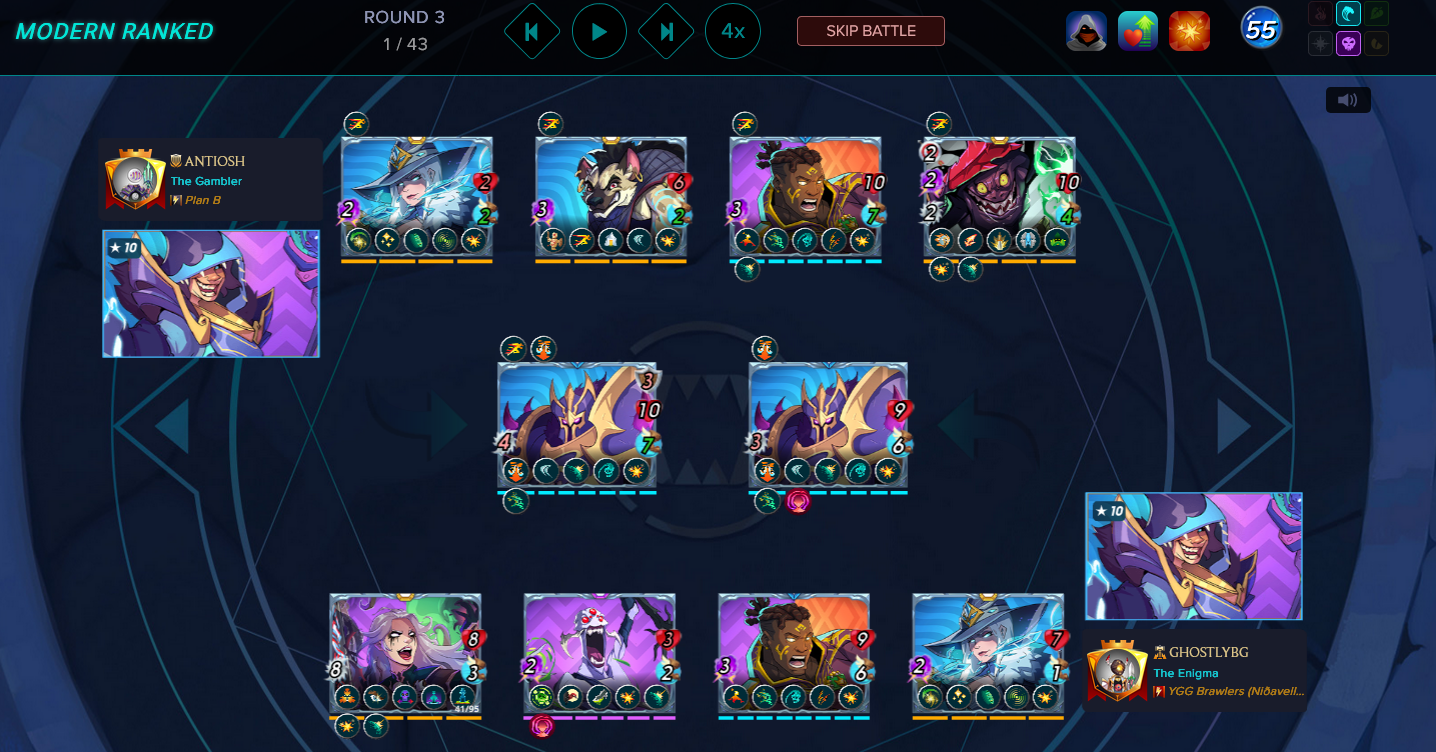The width and height of the screenshot is (1436, 752).
Task: Toggle the 4x playback speed
Action: [733, 32]
